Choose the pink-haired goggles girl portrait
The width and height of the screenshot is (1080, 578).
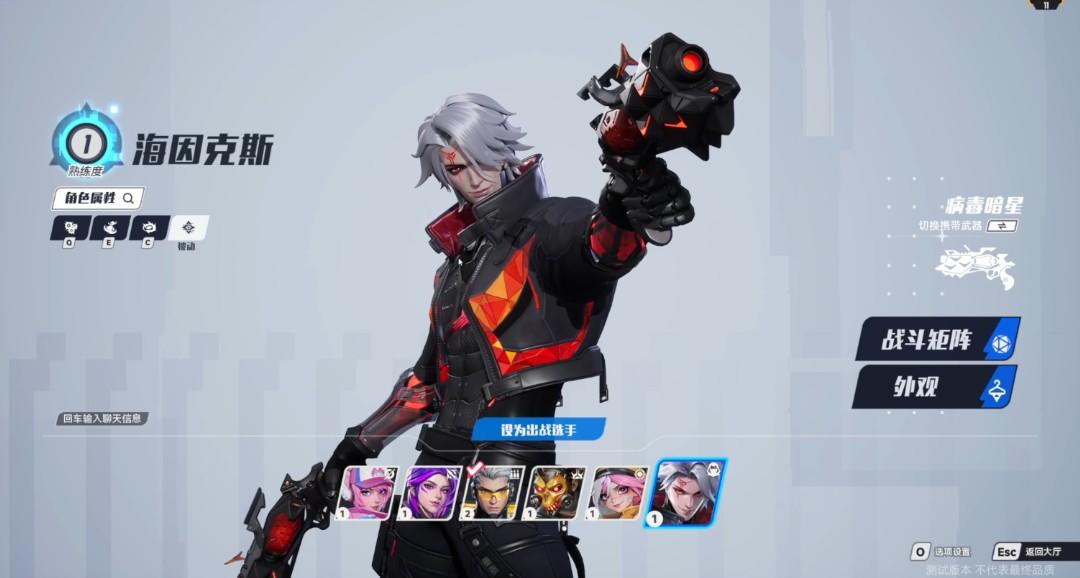pos(620,493)
